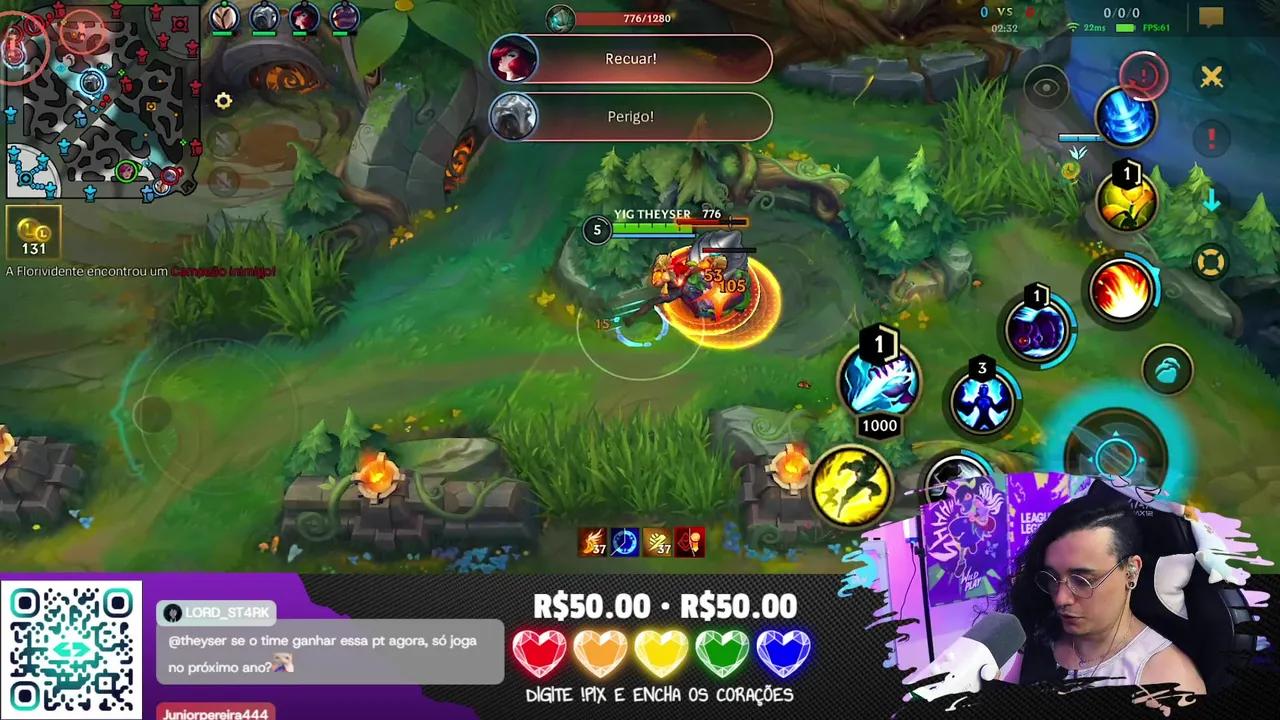Expand the scoreboard by tapping 0/0/0
This screenshot has width=1280, height=720.
pyautogui.click(x=1121, y=12)
